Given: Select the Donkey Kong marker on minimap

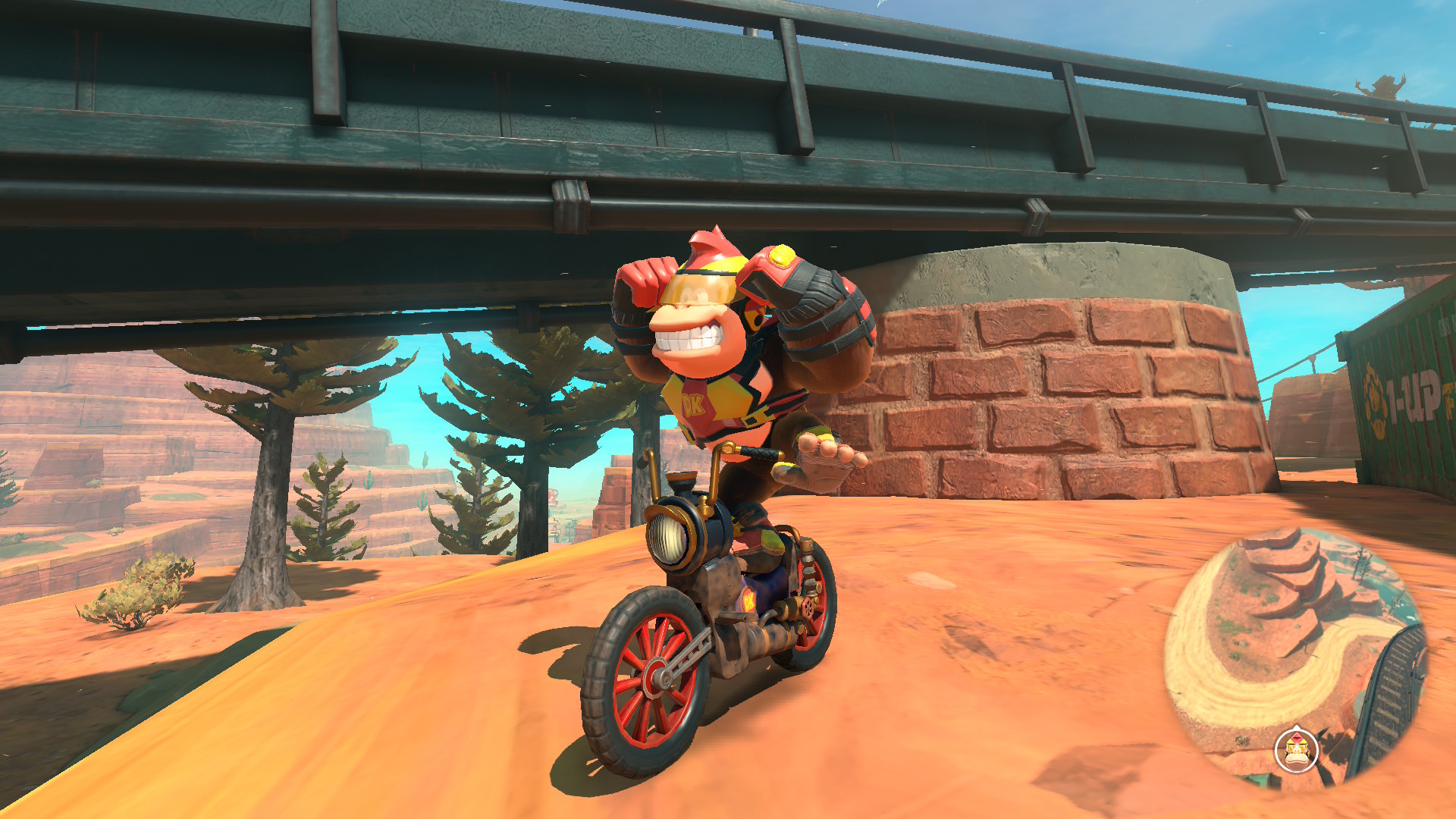Looking at the screenshot, I should [1297, 750].
